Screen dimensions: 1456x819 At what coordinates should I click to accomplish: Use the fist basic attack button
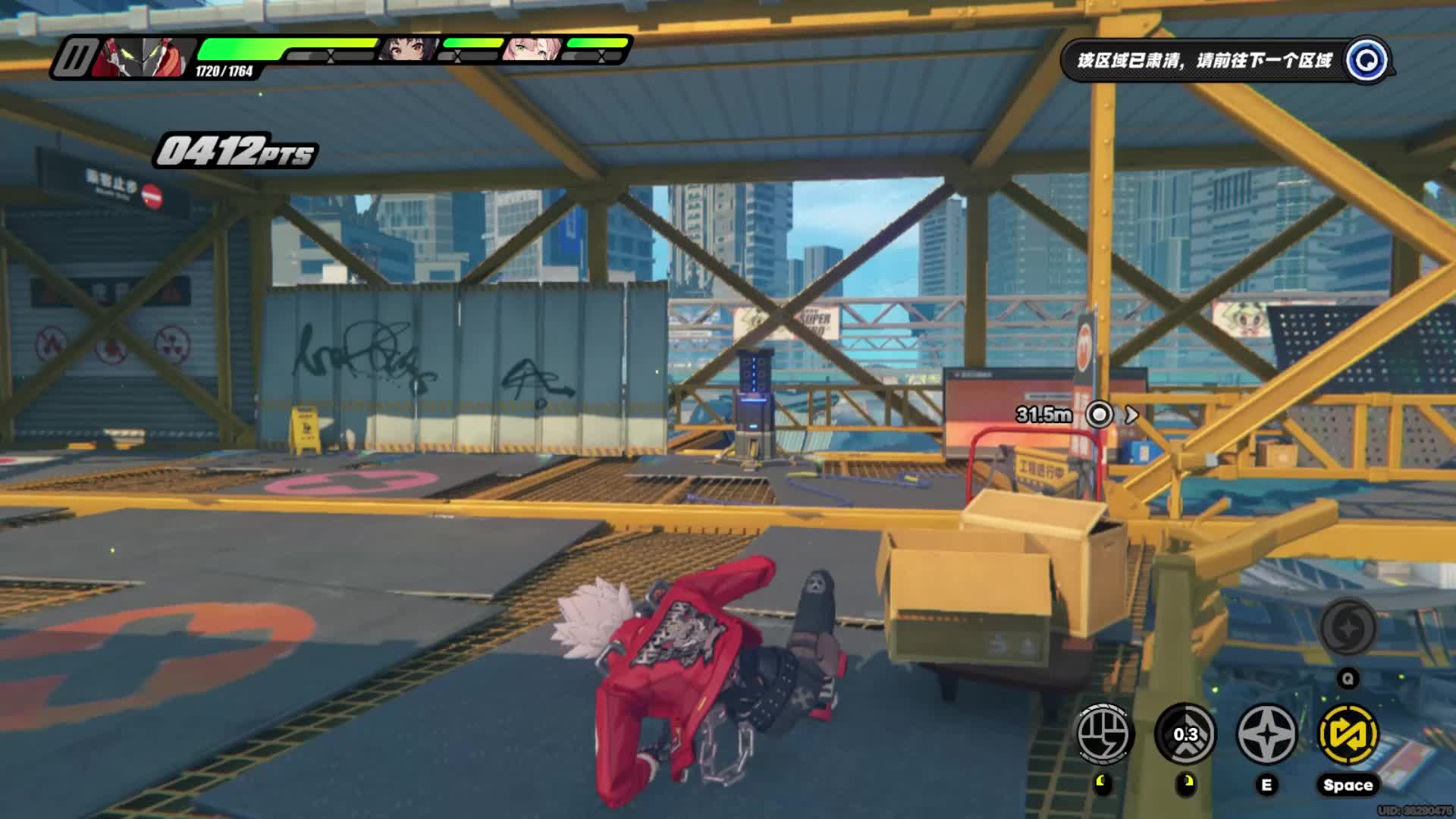1104,733
